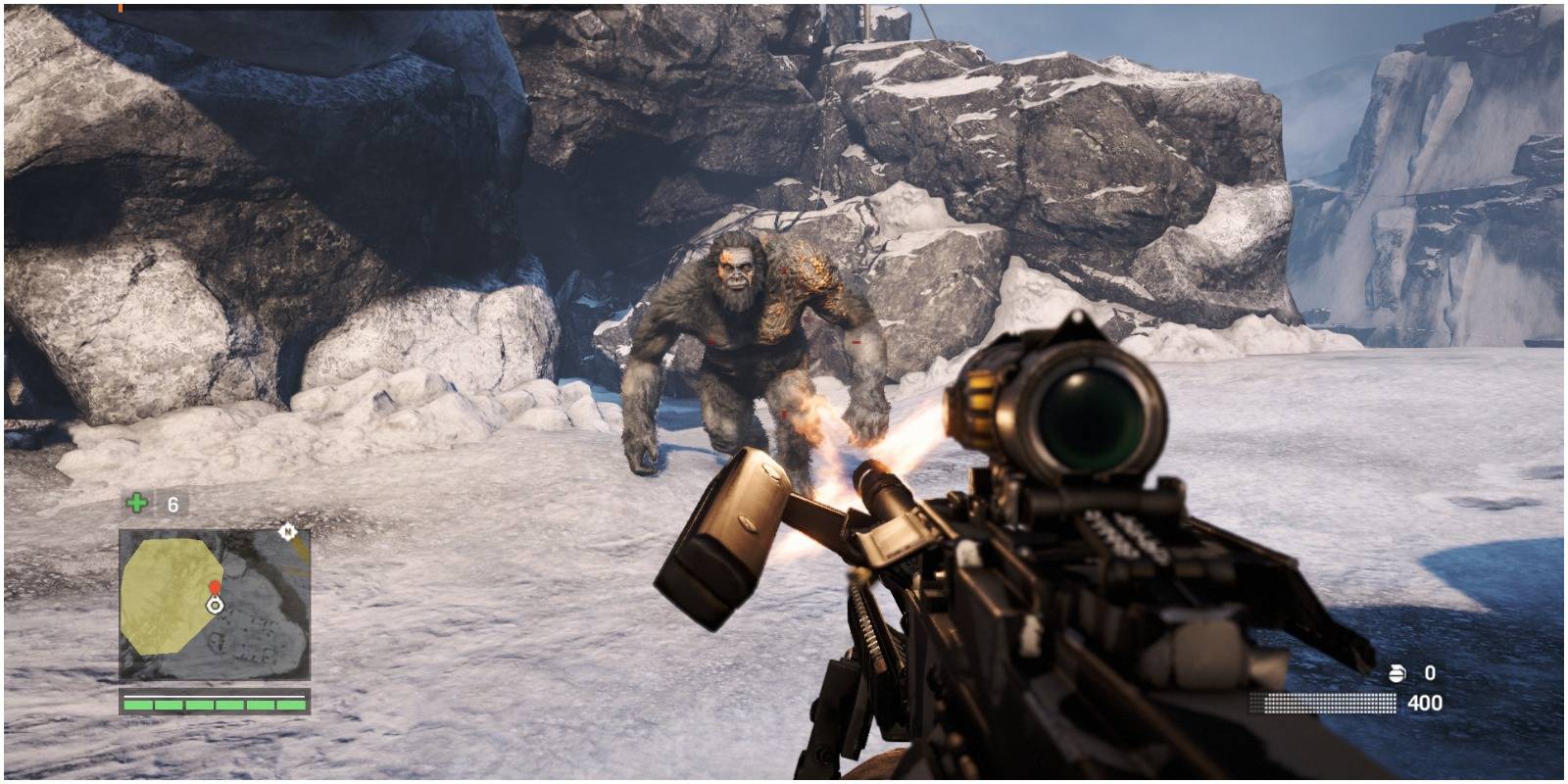Click the objective waypoint circle on minimap
The height and width of the screenshot is (784, 1568).
click(x=215, y=606)
